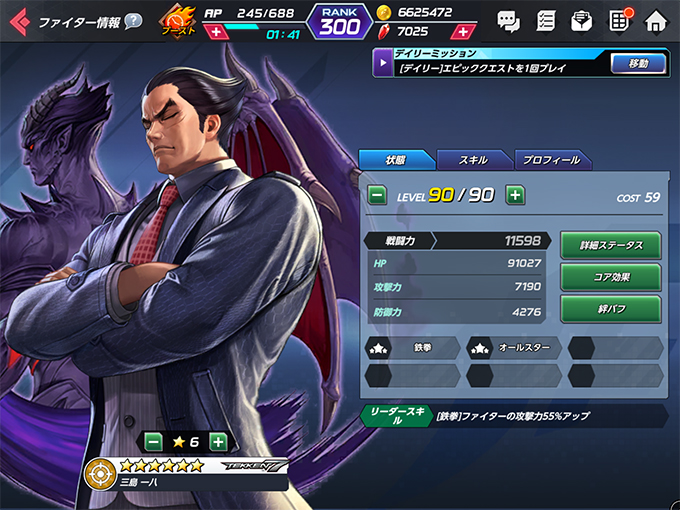Open the mailbox envelope icon
Screen dimensions: 680x510
pyautogui.click(x=582, y=20)
